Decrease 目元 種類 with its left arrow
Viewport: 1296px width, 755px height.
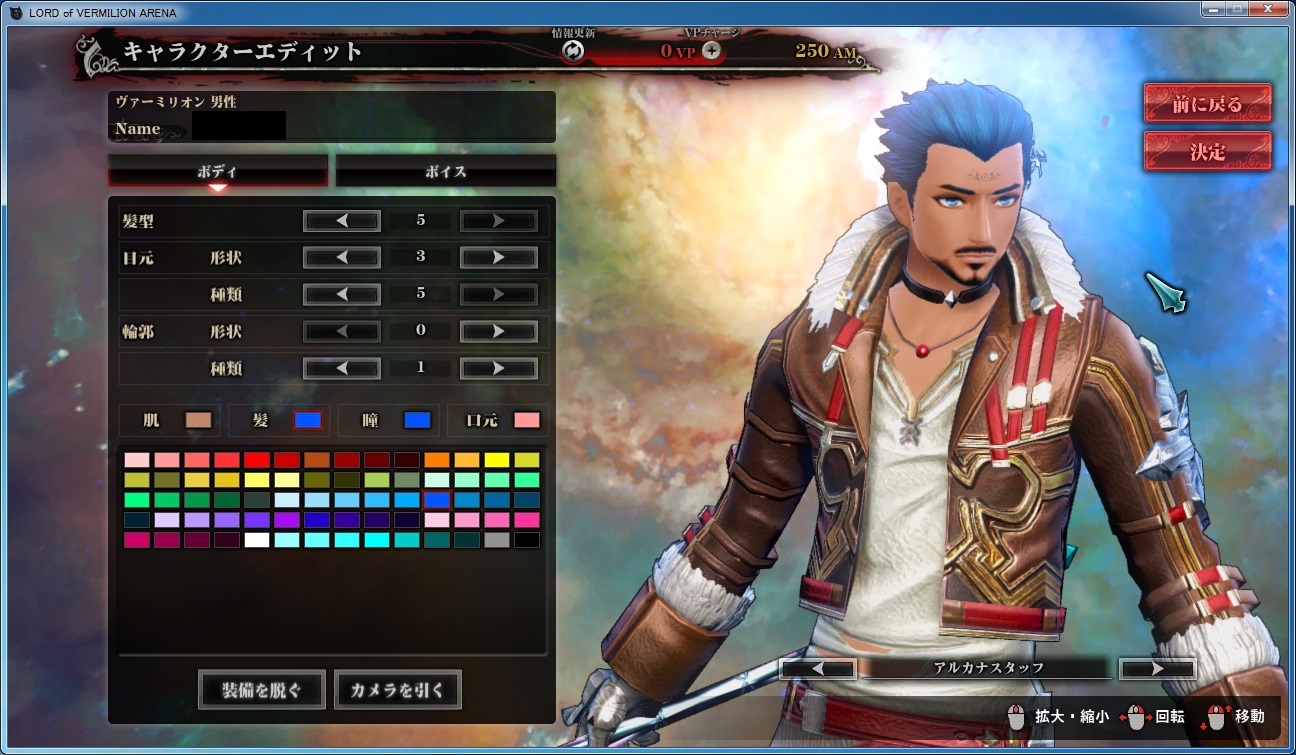(342, 295)
